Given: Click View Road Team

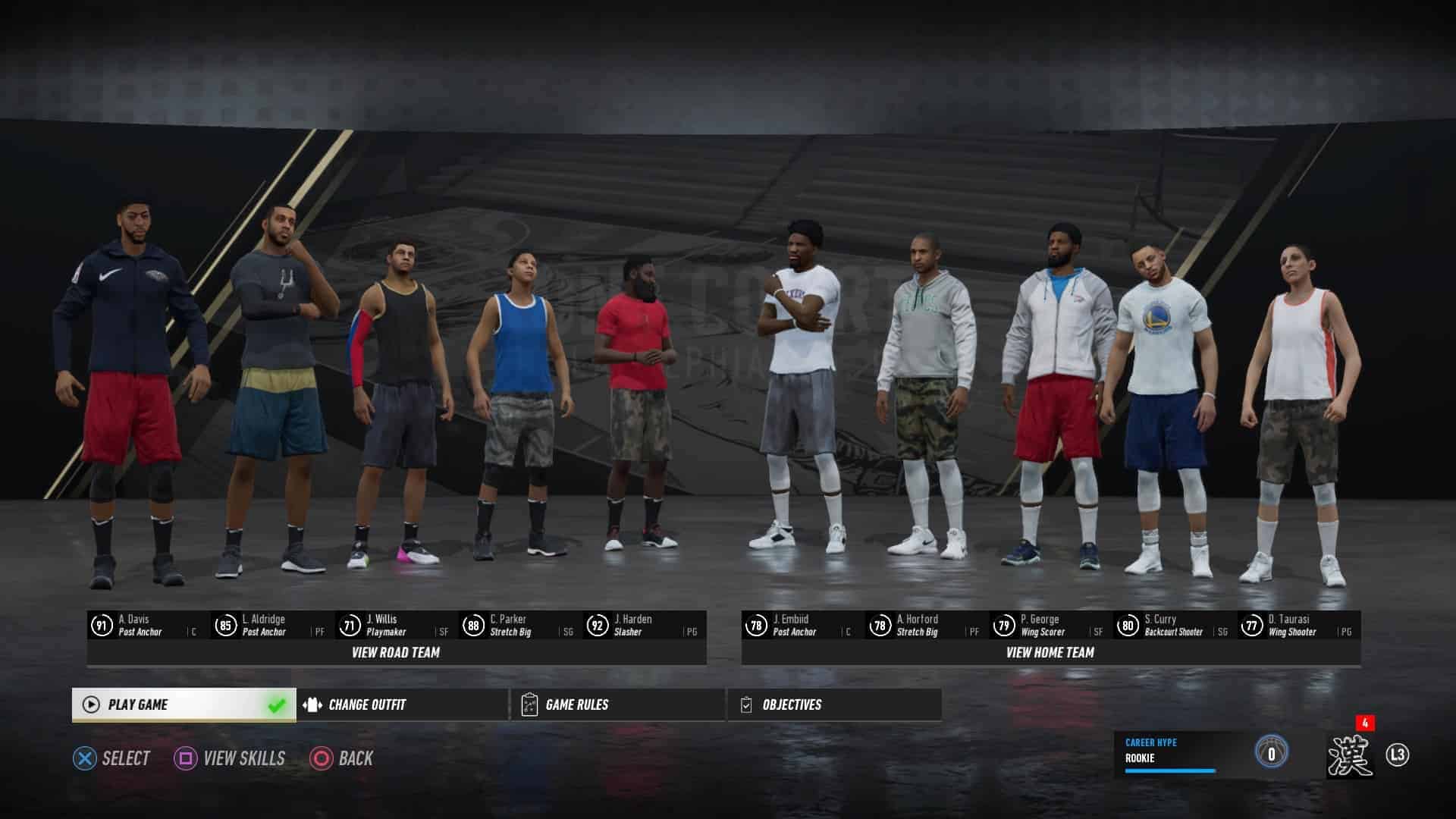Looking at the screenshot, I should click(x=396, y=652).
